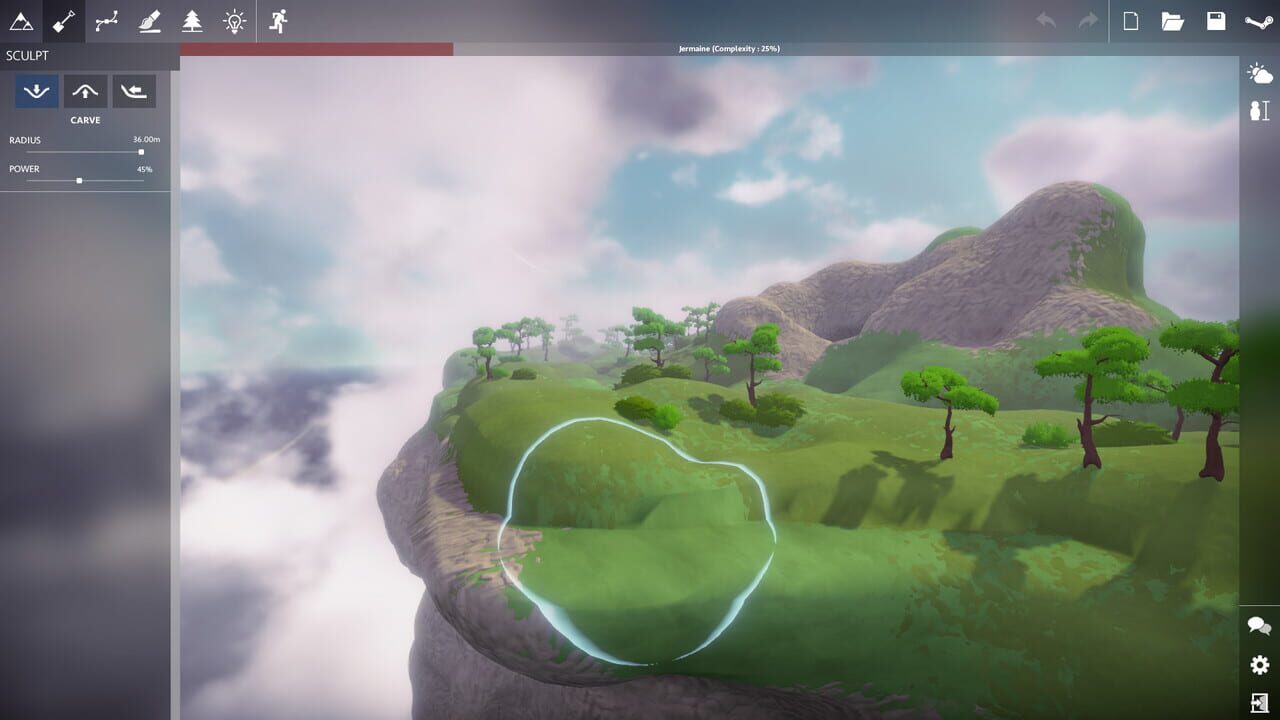
Task: Select the Path spline tool
Action: click(107, 21)
